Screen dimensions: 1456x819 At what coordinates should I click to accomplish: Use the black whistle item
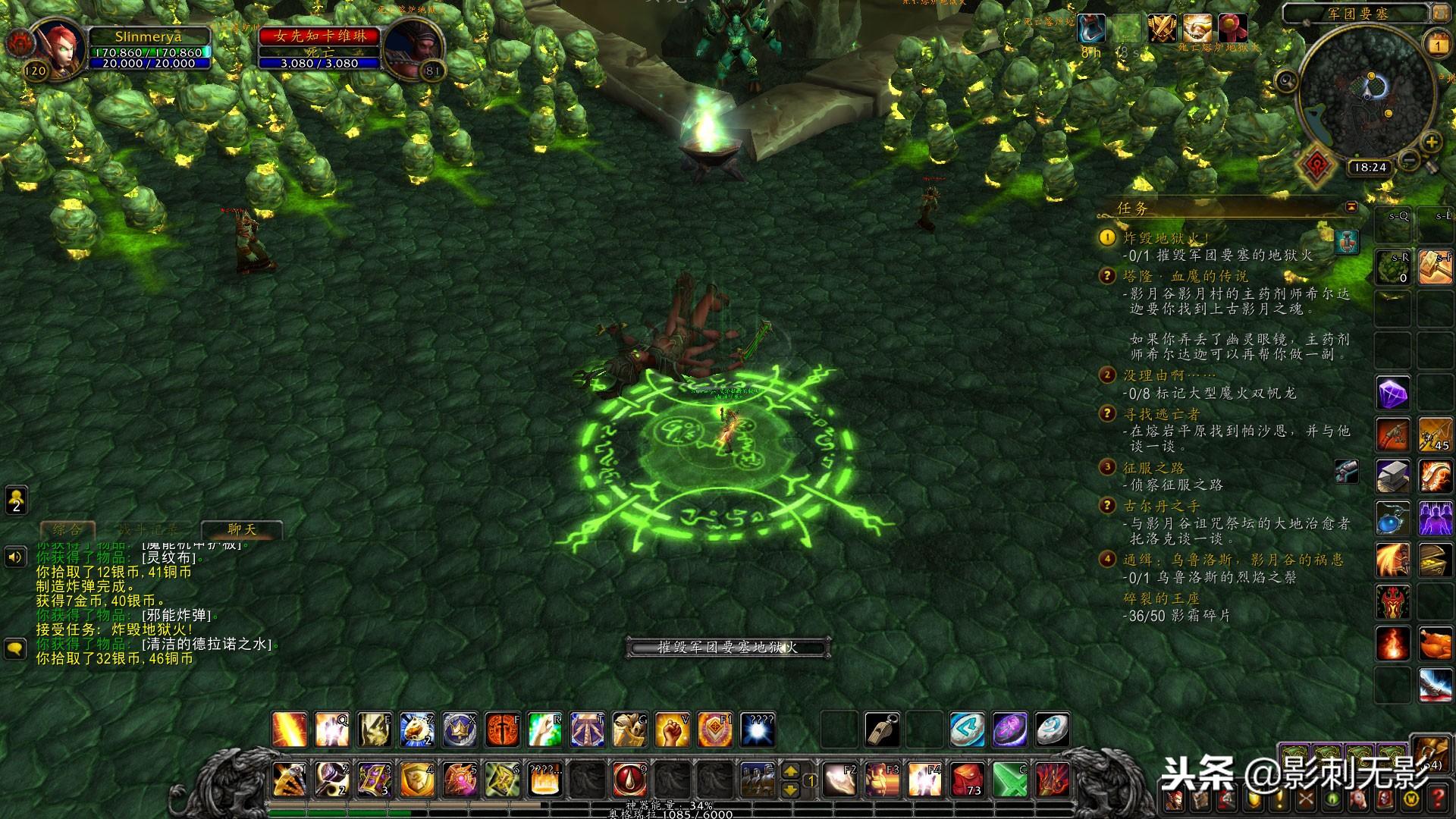click(882, 730)
